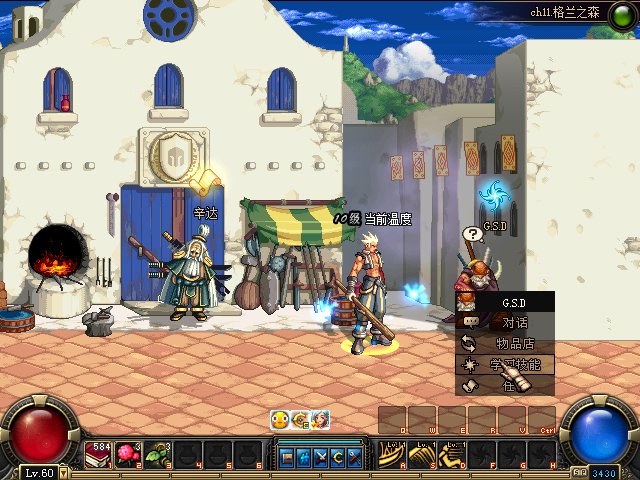
Task: Open the crossed swords menu button
Action: point(321,457)
